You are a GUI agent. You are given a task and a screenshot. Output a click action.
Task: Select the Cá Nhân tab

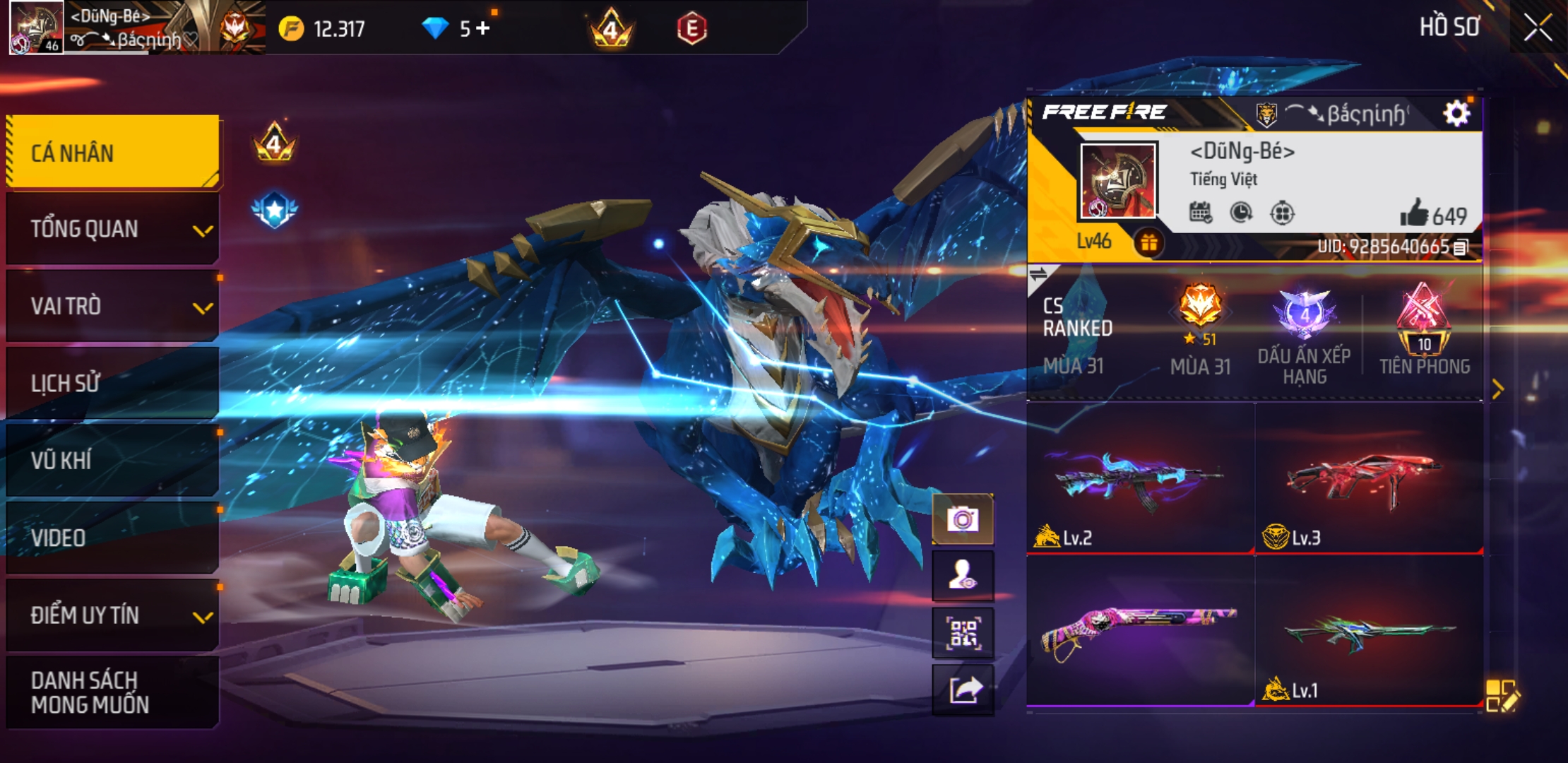(113, 153)
